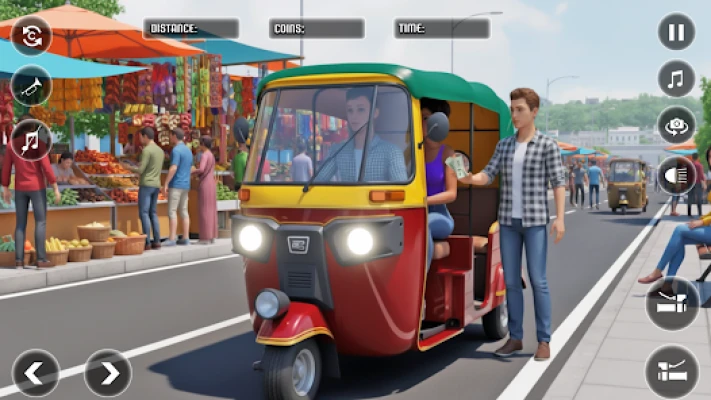
Task: Switch the camera view
Action: click(x=676, y=125)
